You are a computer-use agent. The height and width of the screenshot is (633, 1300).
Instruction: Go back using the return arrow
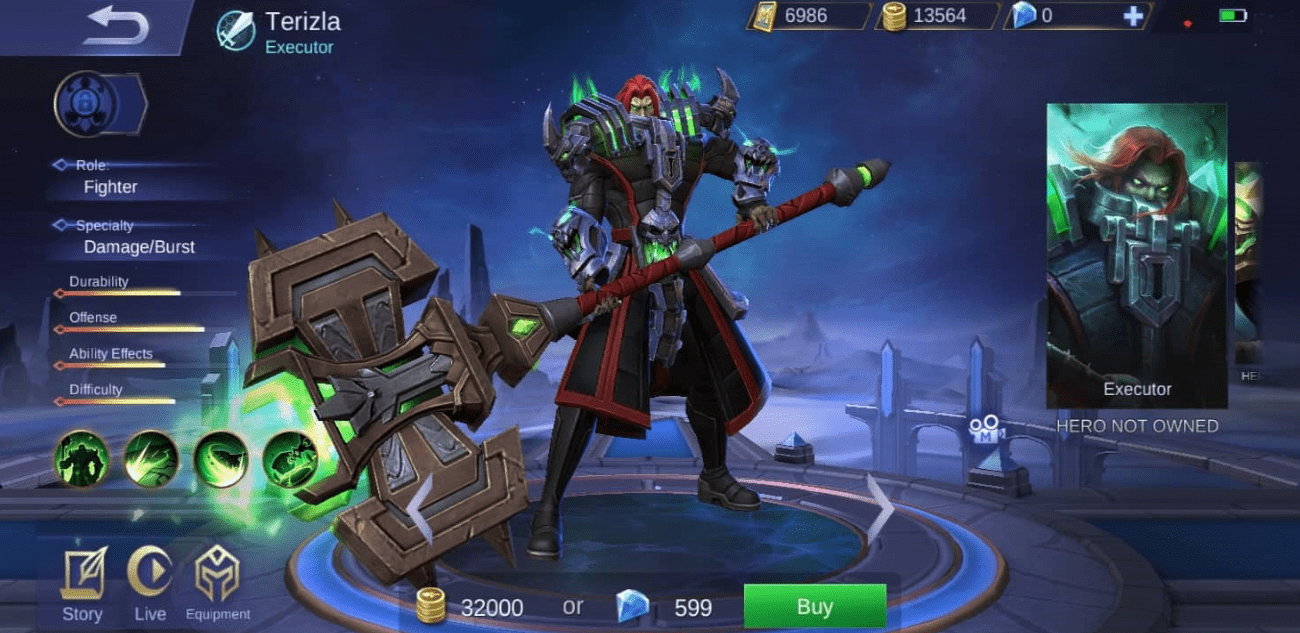[115, 27]
